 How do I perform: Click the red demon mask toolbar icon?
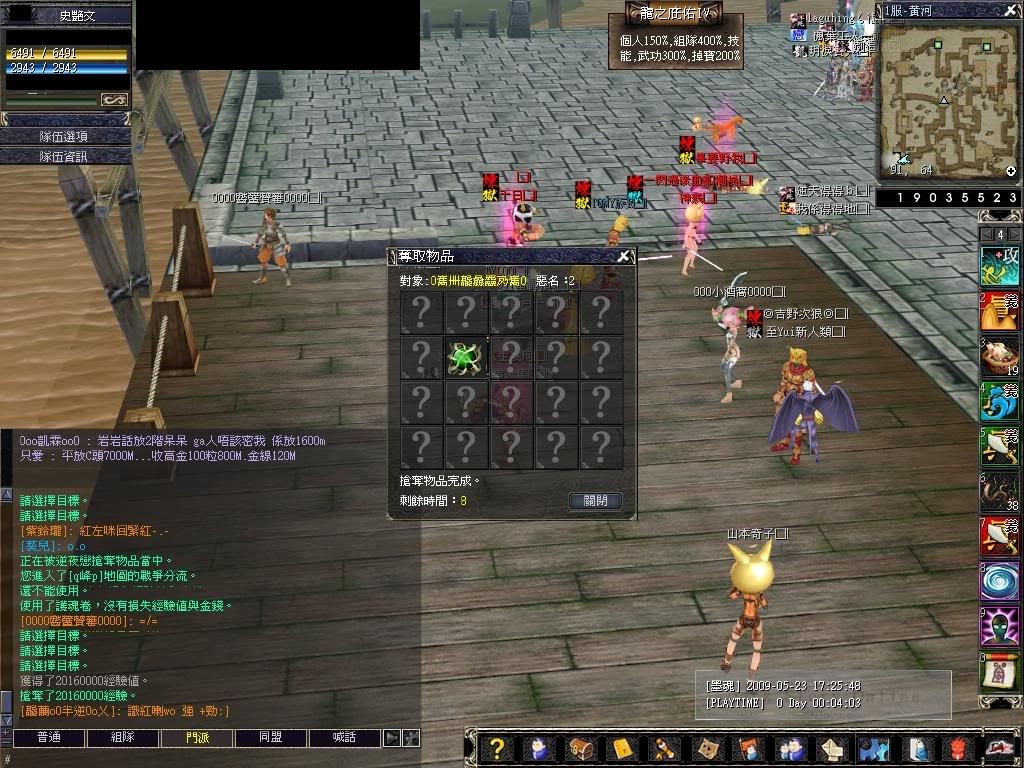pos(957,748)
